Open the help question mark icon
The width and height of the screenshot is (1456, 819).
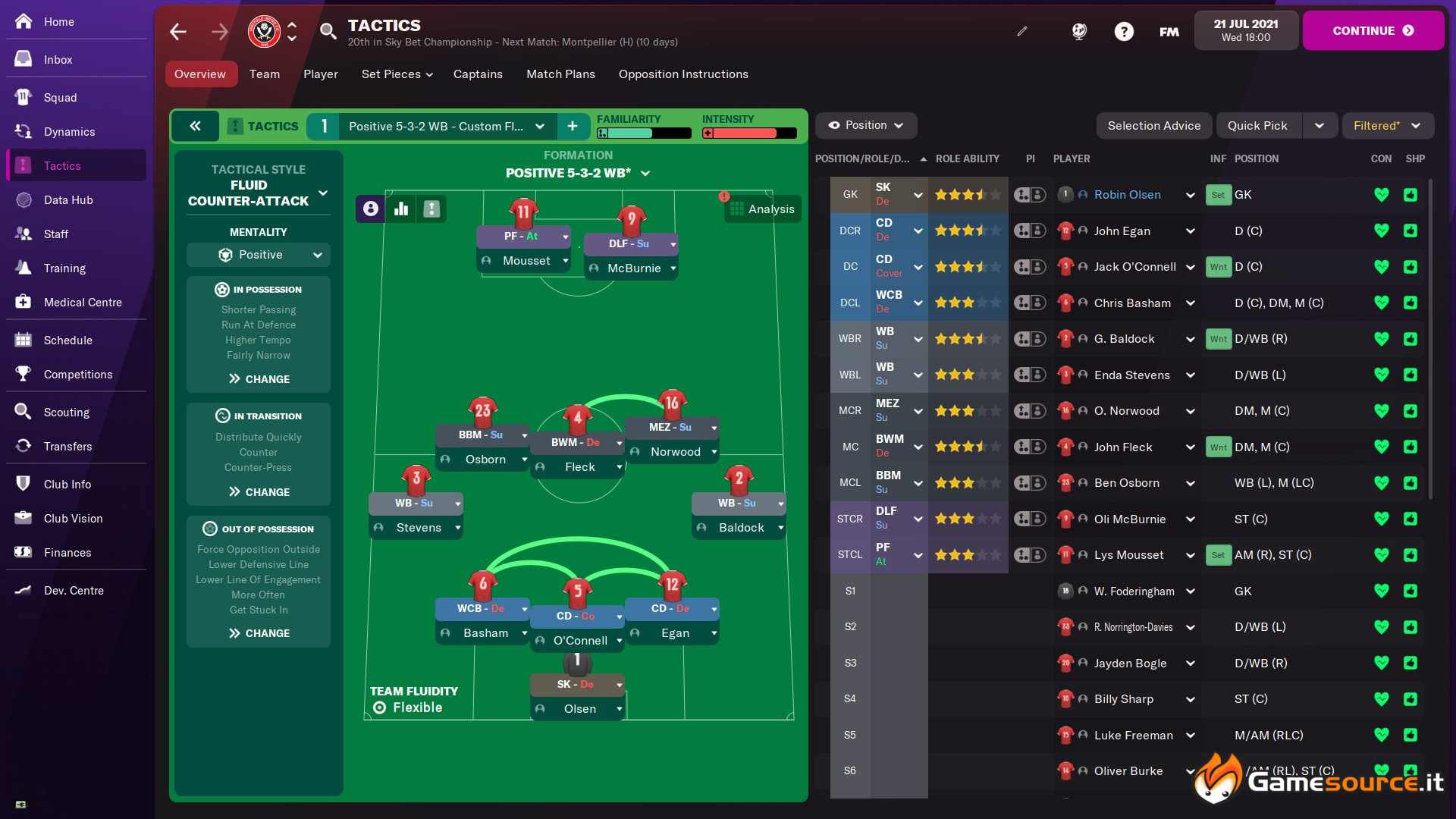tap(1123, 31)
